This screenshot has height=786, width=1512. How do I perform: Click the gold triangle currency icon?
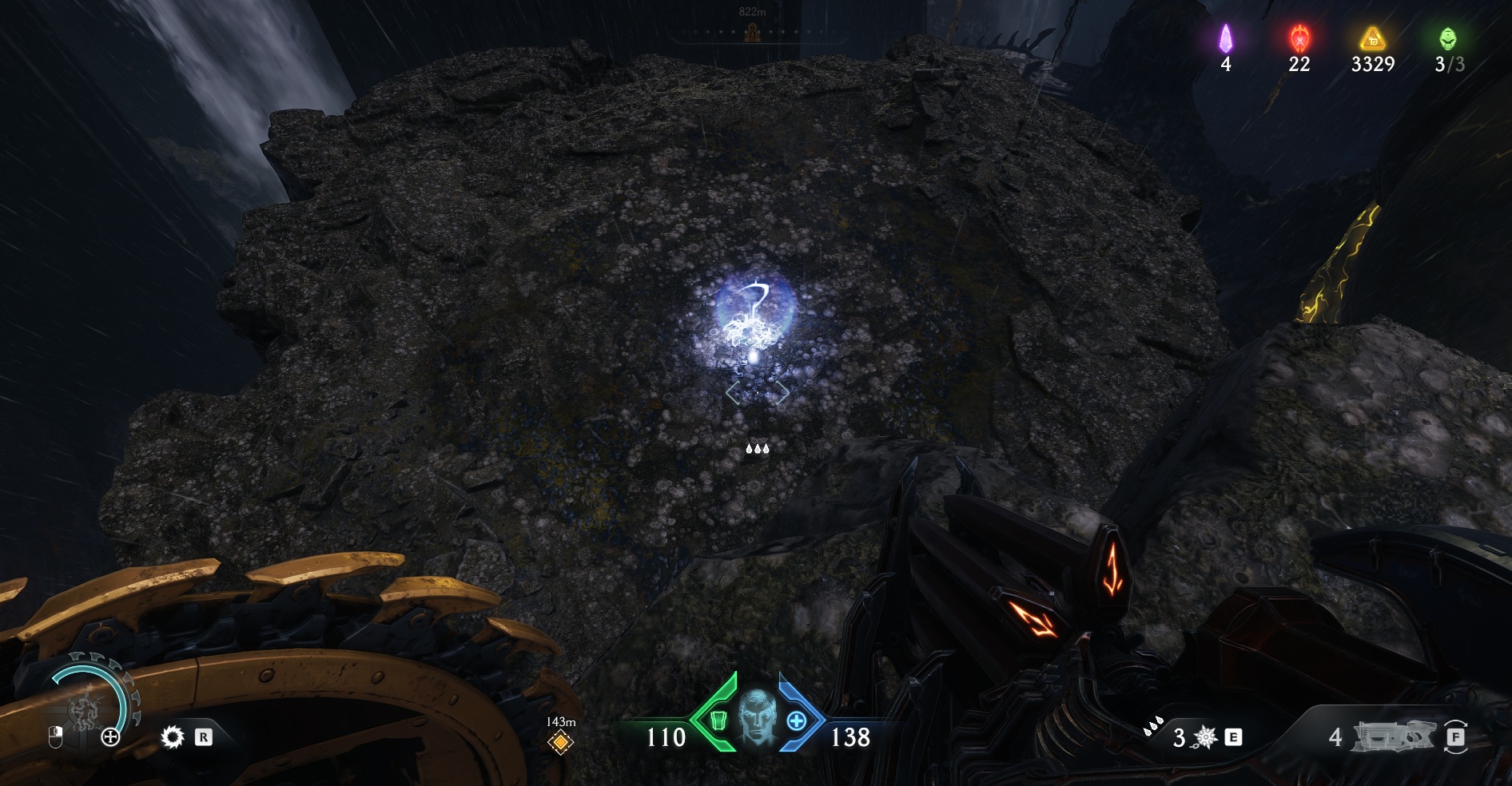pyautogui.click(x=1372, y=38)
